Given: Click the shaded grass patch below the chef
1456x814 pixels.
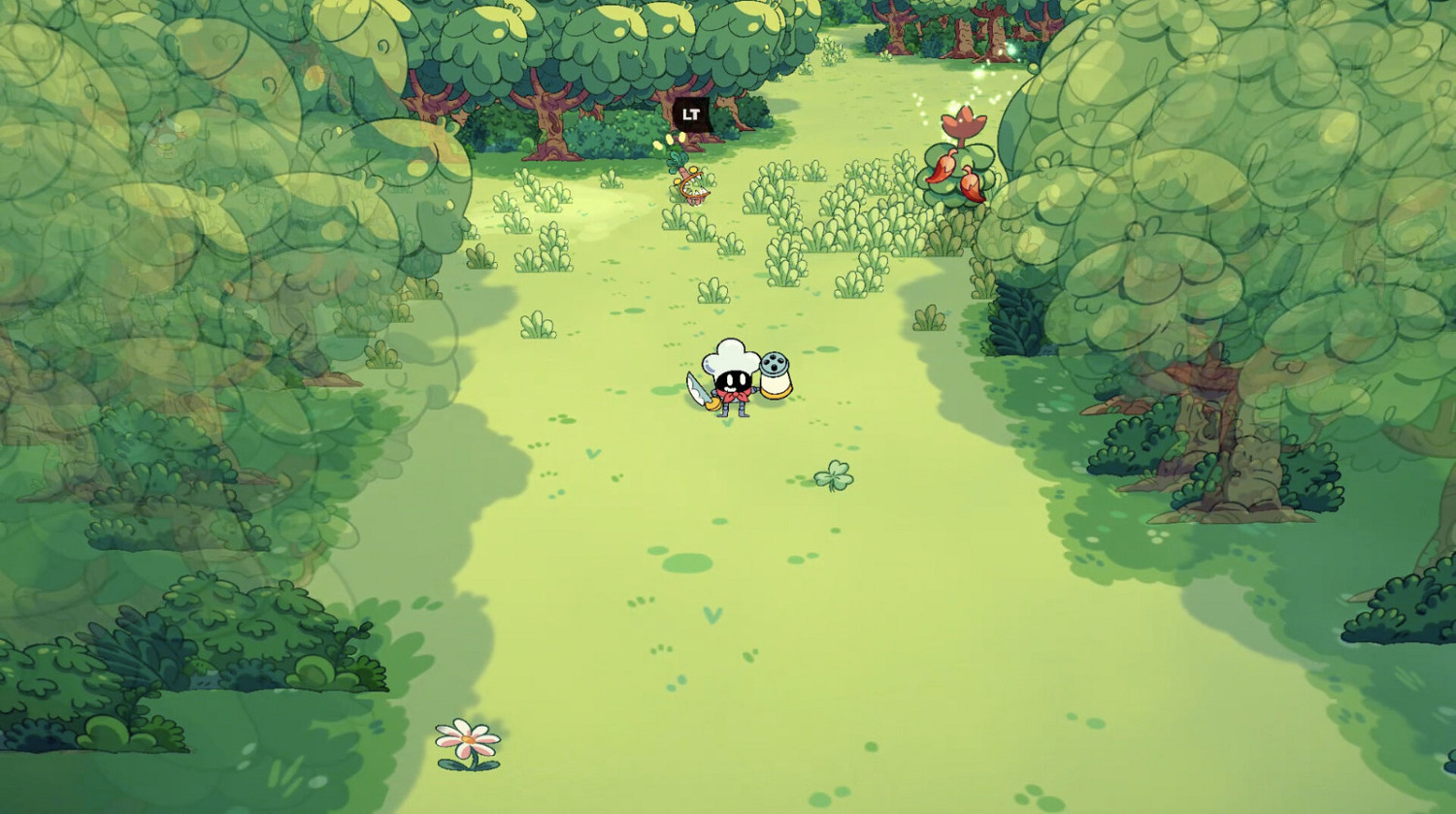Looking at the screenshot, I should (x=689, y=563).
